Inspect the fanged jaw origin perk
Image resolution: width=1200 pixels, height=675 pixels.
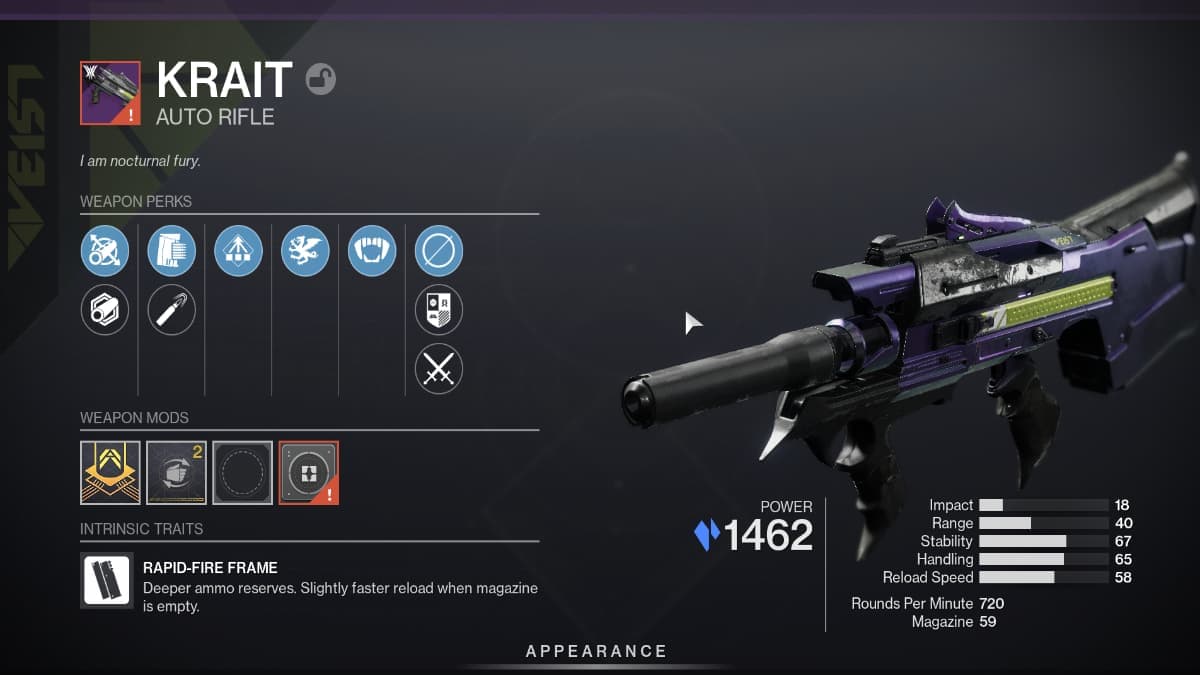(372, 251)
